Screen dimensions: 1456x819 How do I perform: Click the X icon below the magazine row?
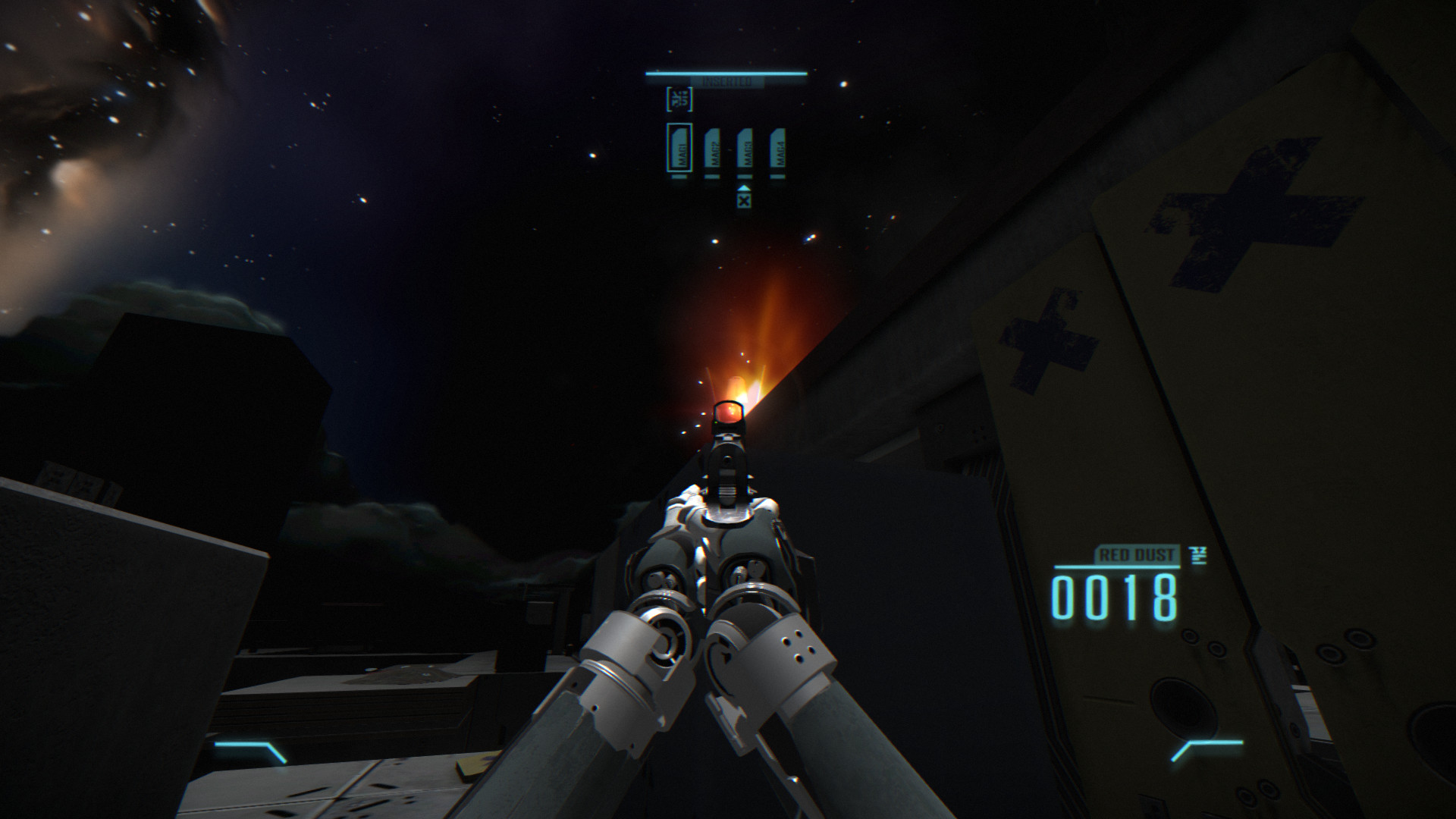[744, 202]
